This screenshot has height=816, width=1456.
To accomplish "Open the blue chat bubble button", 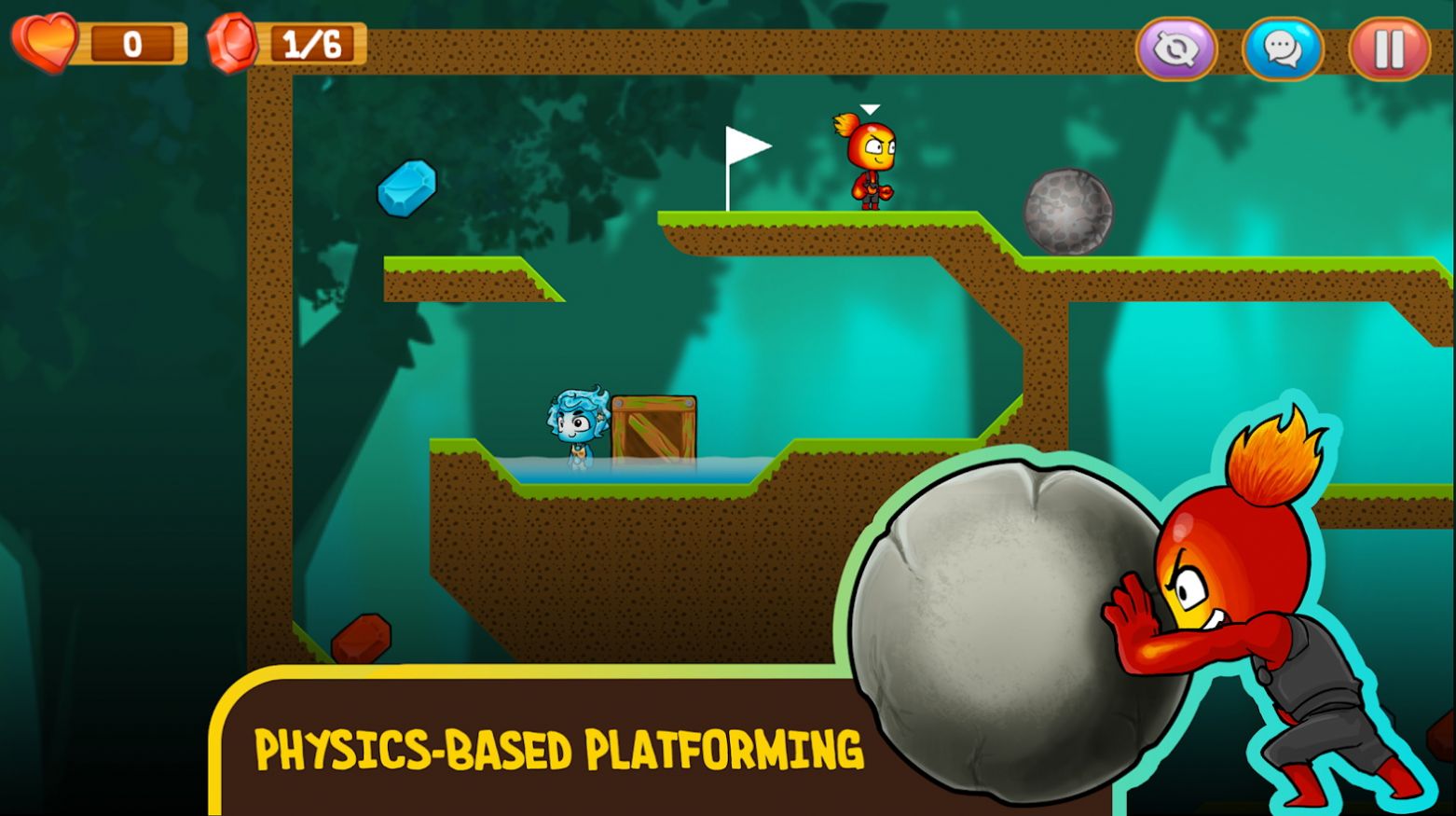I will [x=1283, y=48].
